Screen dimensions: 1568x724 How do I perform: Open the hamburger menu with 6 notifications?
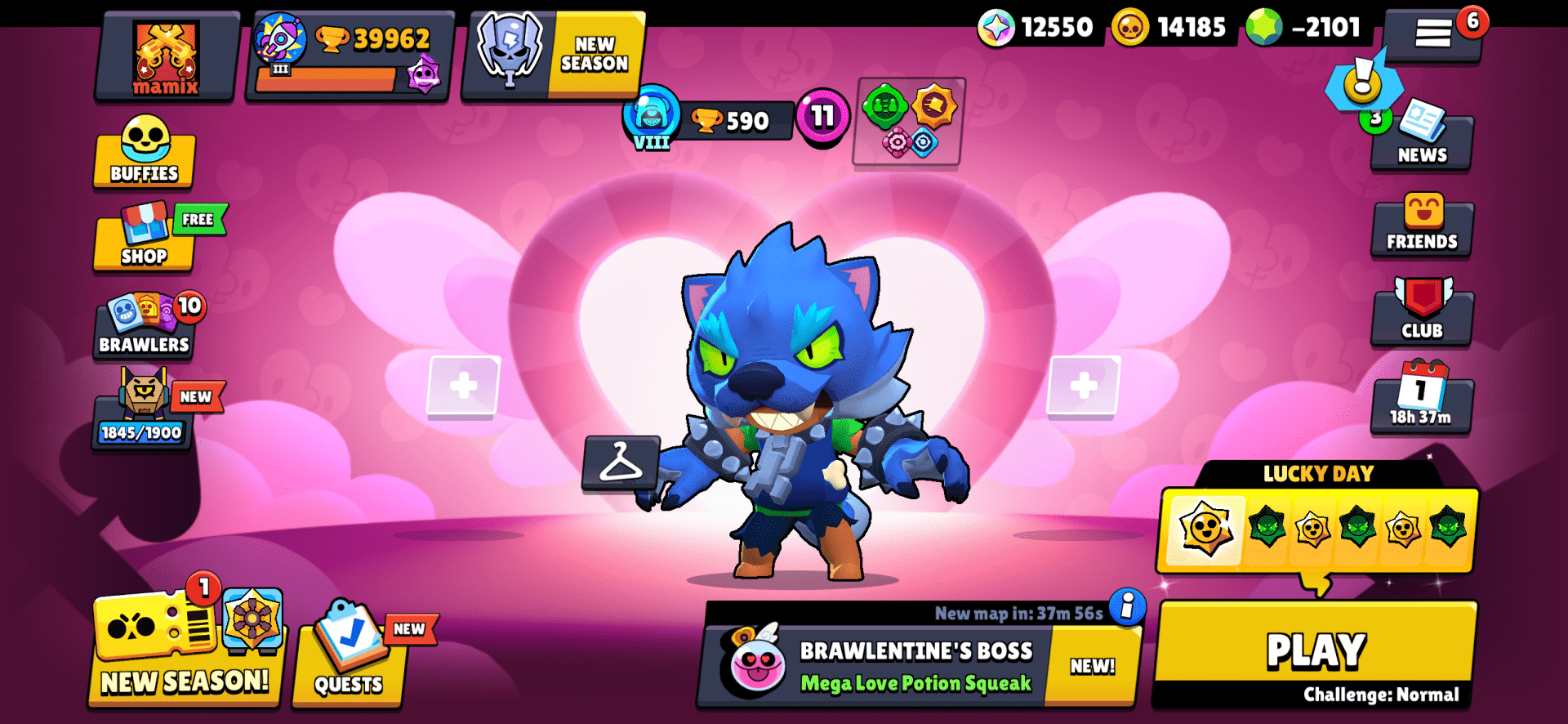1435,34
